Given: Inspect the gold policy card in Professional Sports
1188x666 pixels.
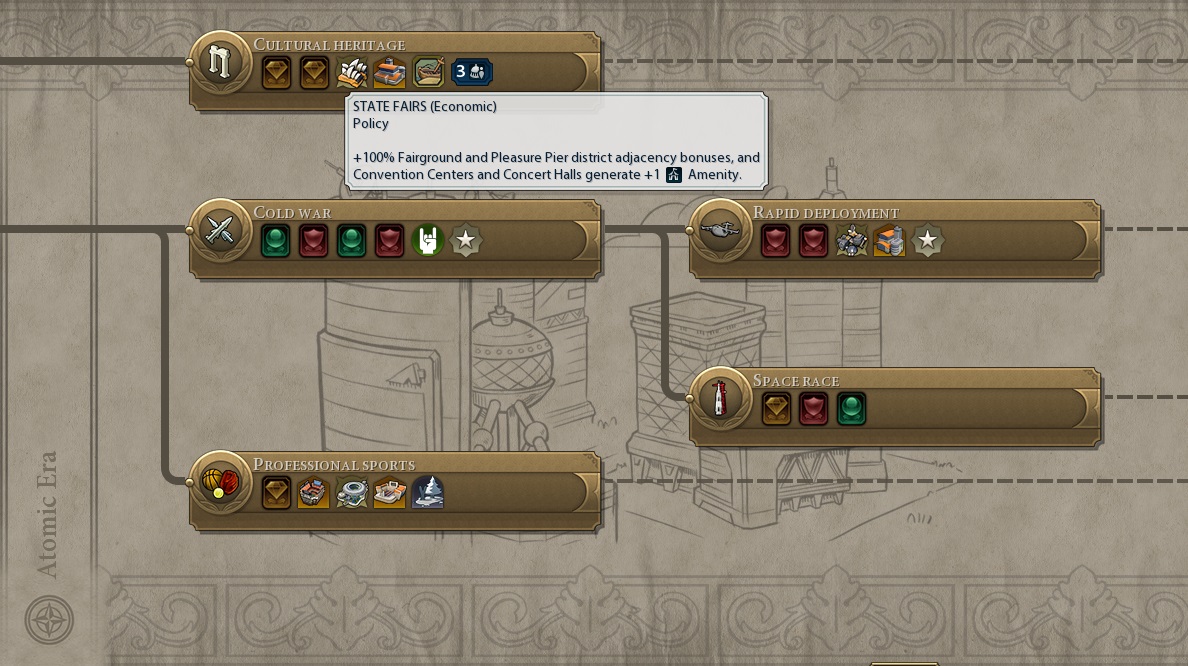Looking at the screenshot, I should pyautogui.click(x=276, y=492).
